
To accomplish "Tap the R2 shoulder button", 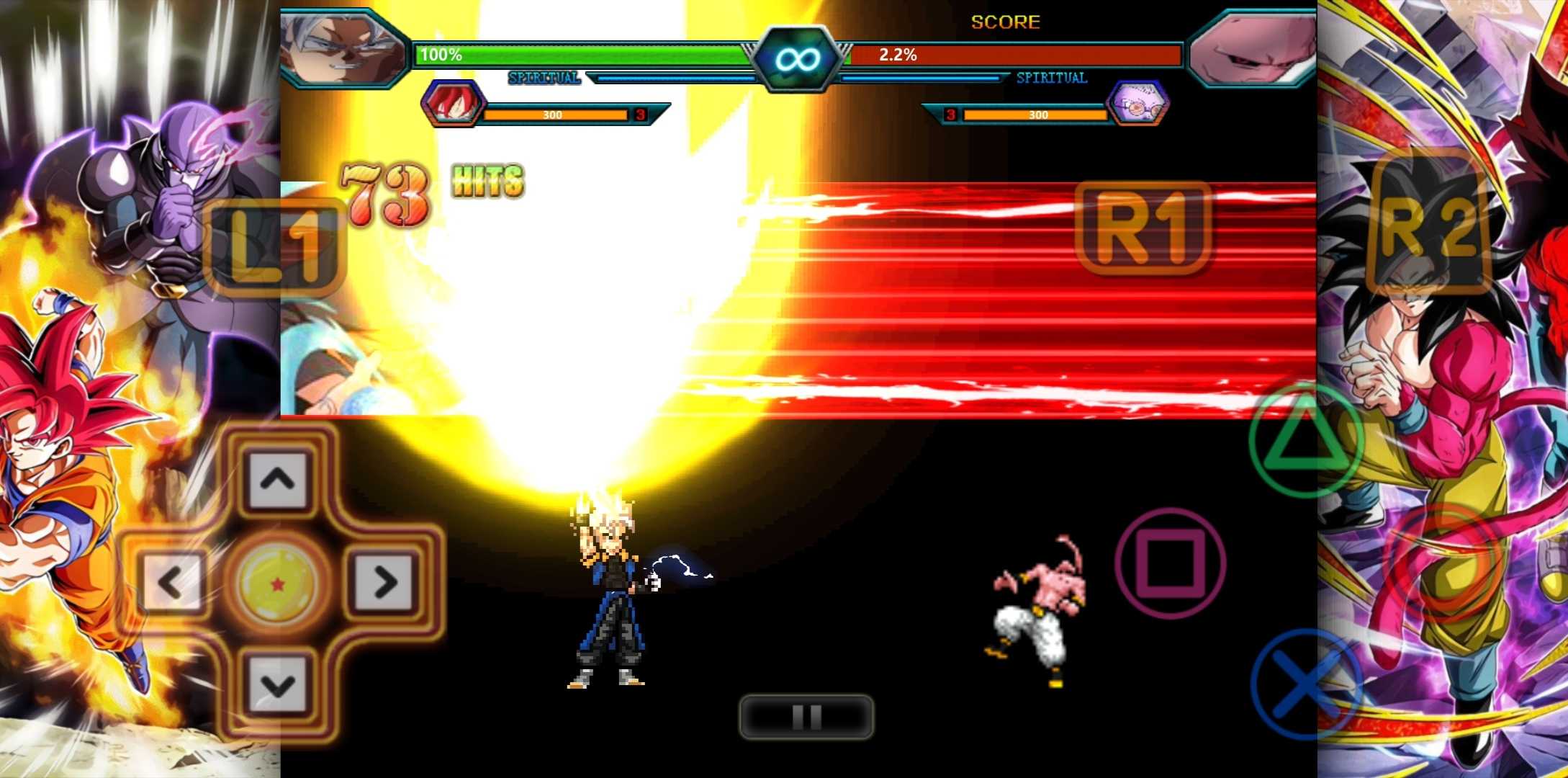I will tap(1430, 225).
